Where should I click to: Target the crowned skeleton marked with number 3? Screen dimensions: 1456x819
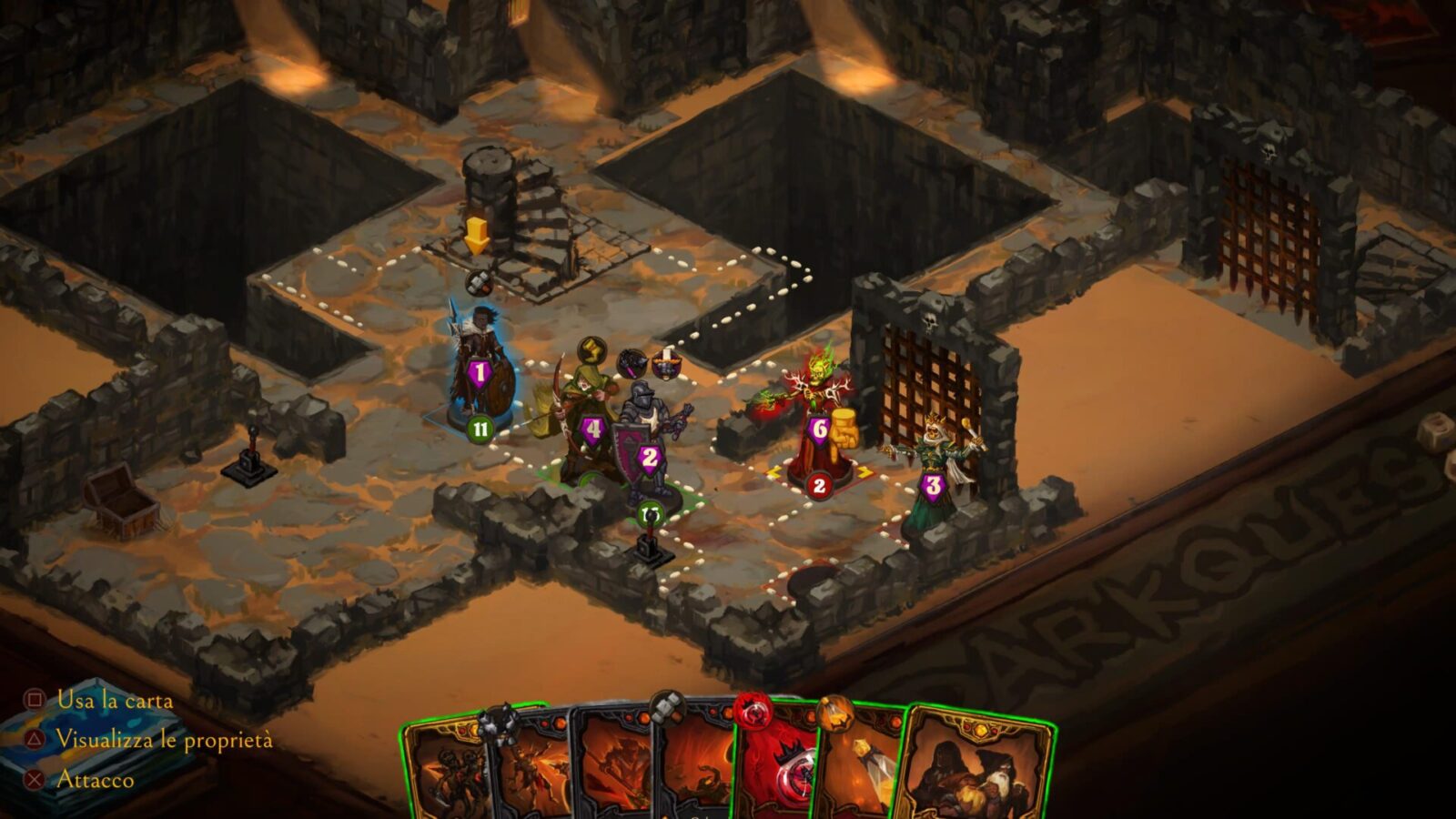[933, 473]
